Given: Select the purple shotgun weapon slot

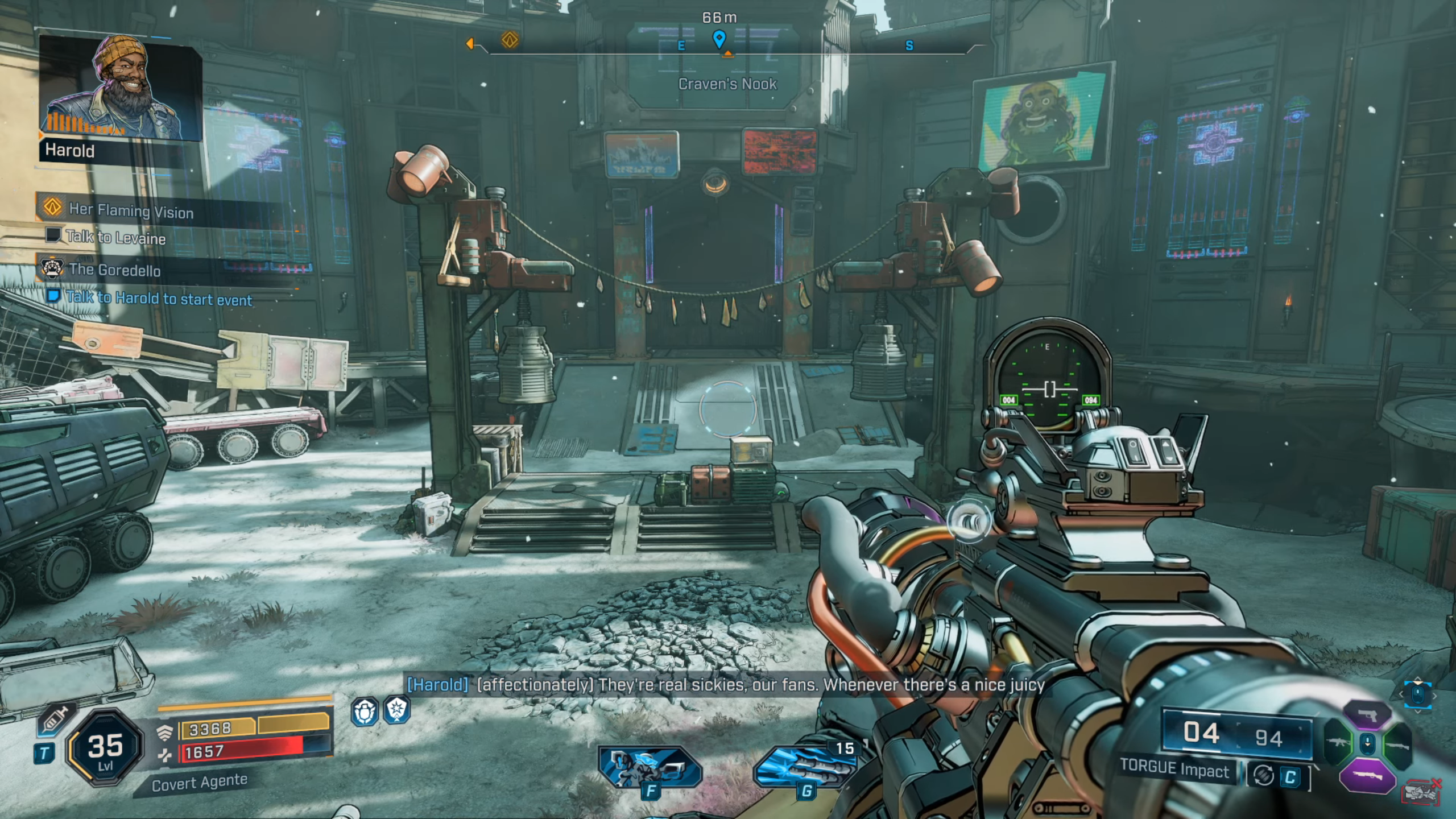Looking at the screenshot, I should (1367, 775).
